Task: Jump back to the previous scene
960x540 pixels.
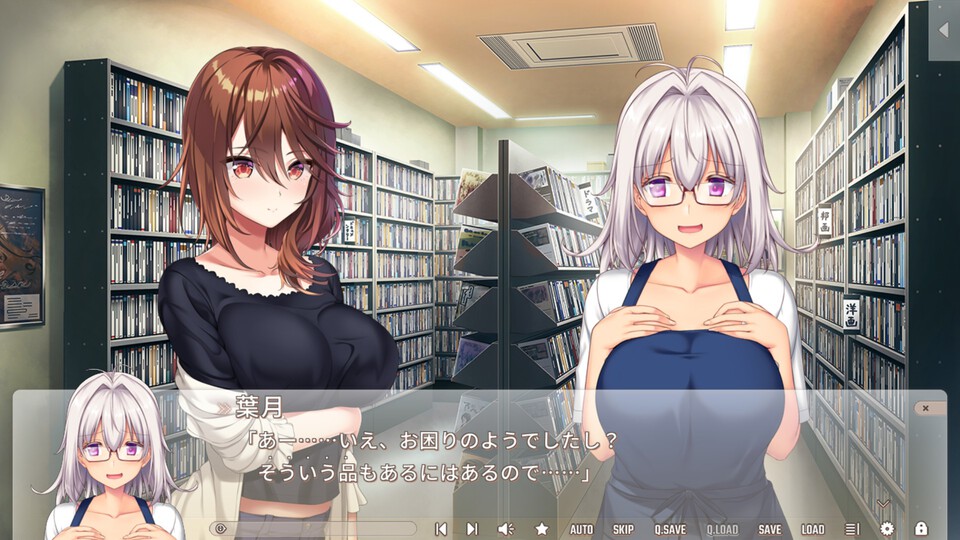Action: coord(440,529)
